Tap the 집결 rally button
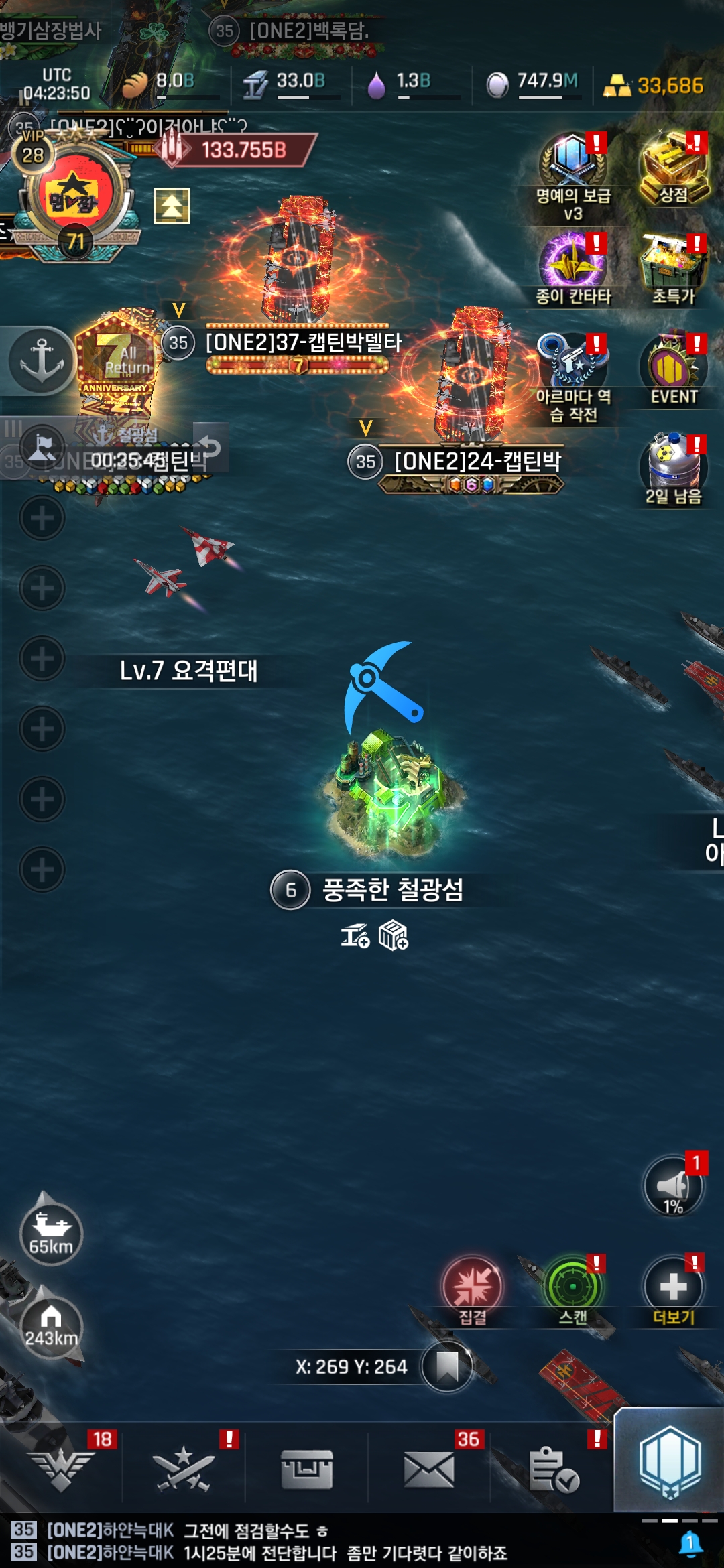 pos(472,1287)
